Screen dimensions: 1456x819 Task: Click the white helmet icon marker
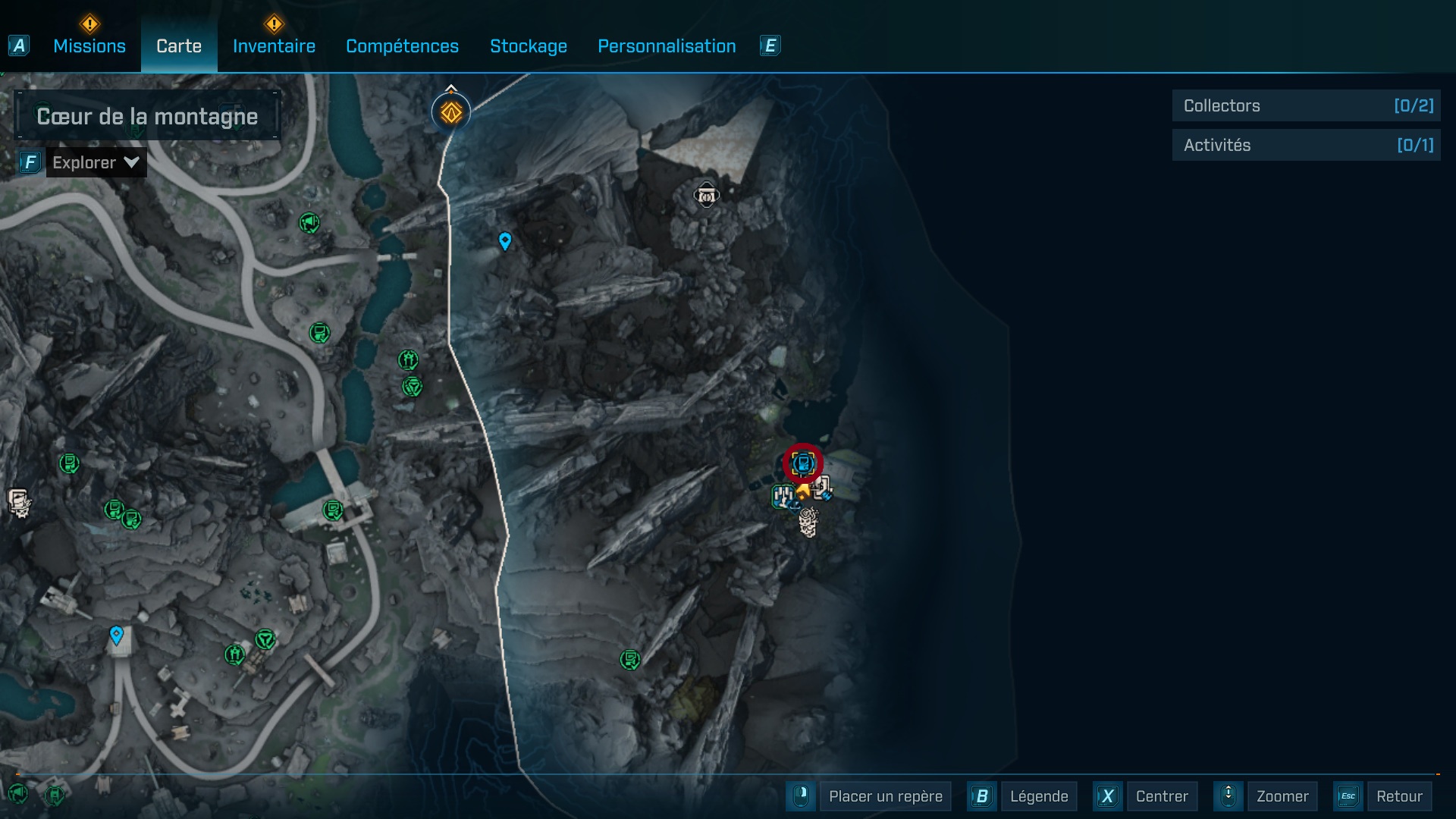point(706,196)
